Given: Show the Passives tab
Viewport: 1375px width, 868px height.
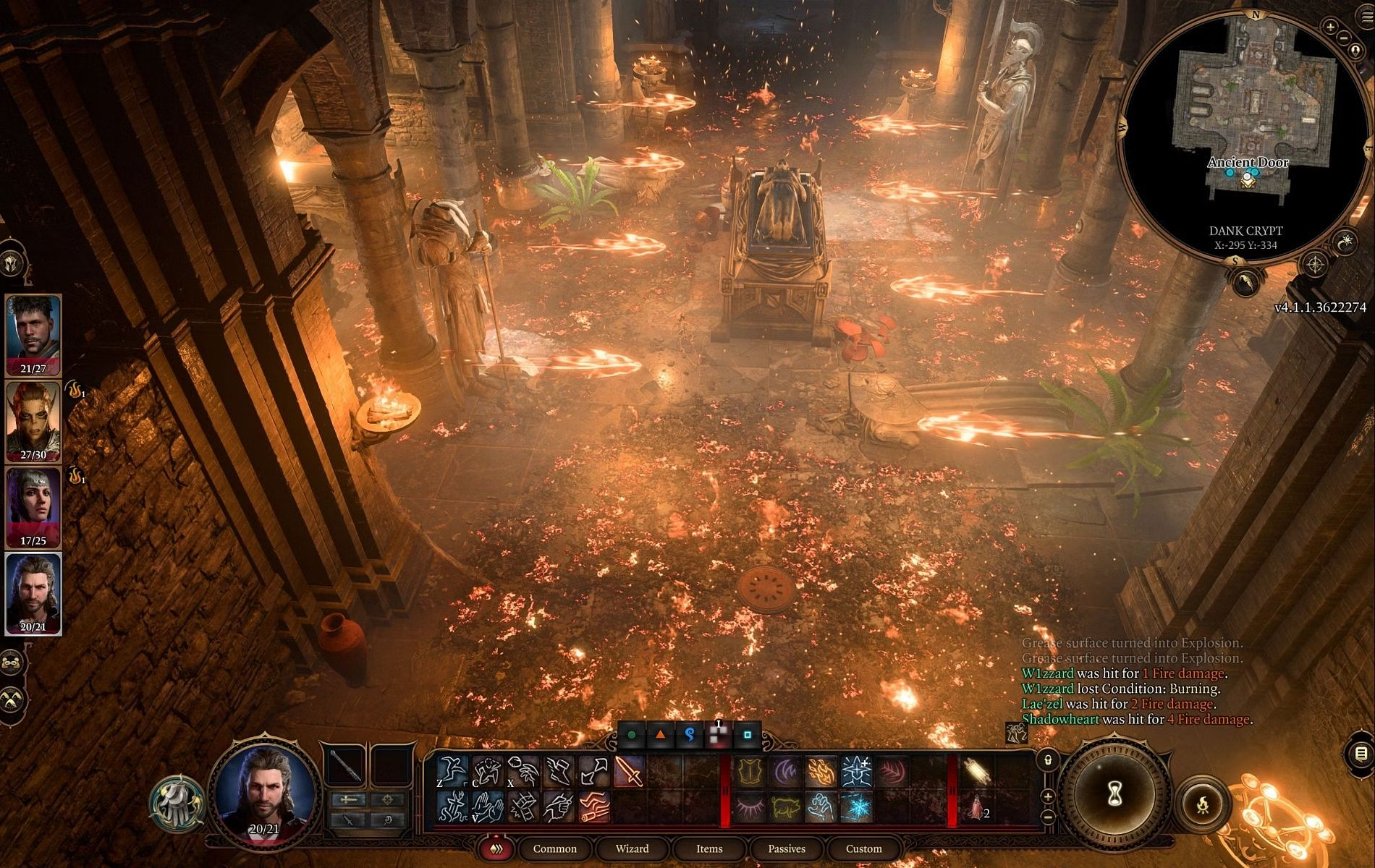Looking at the screenshot, I should click(x=786, y=848).
